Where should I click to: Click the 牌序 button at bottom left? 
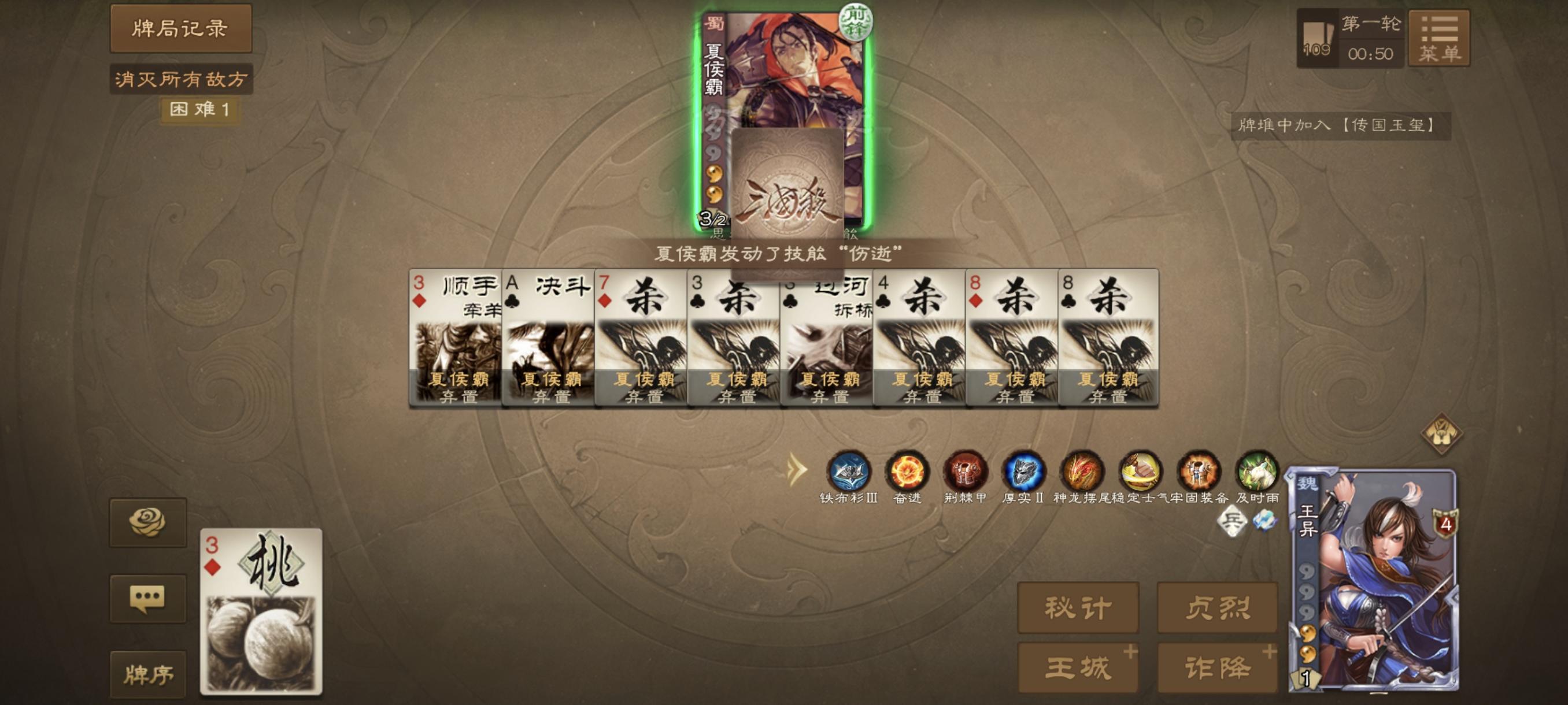pos(149,673)
